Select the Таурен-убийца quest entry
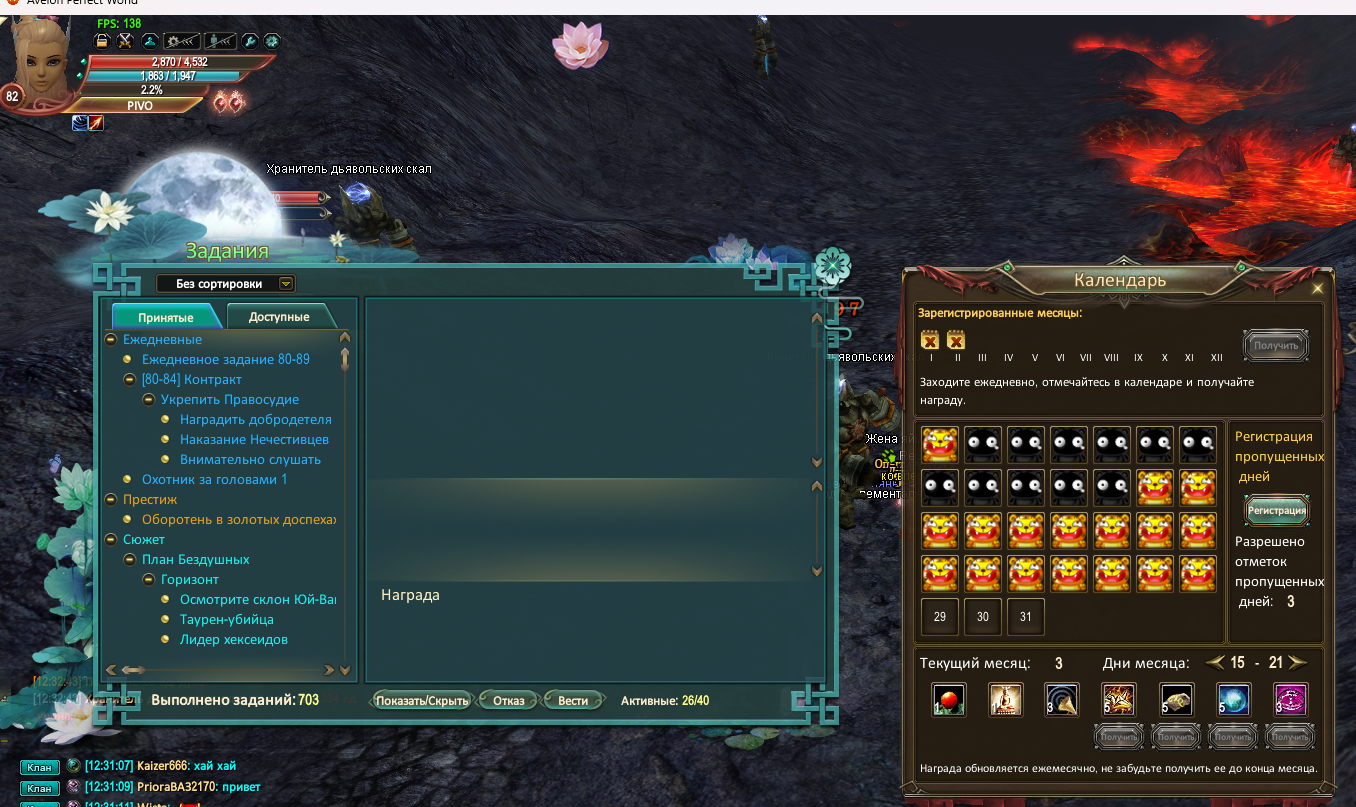 [x=226, y=619]
